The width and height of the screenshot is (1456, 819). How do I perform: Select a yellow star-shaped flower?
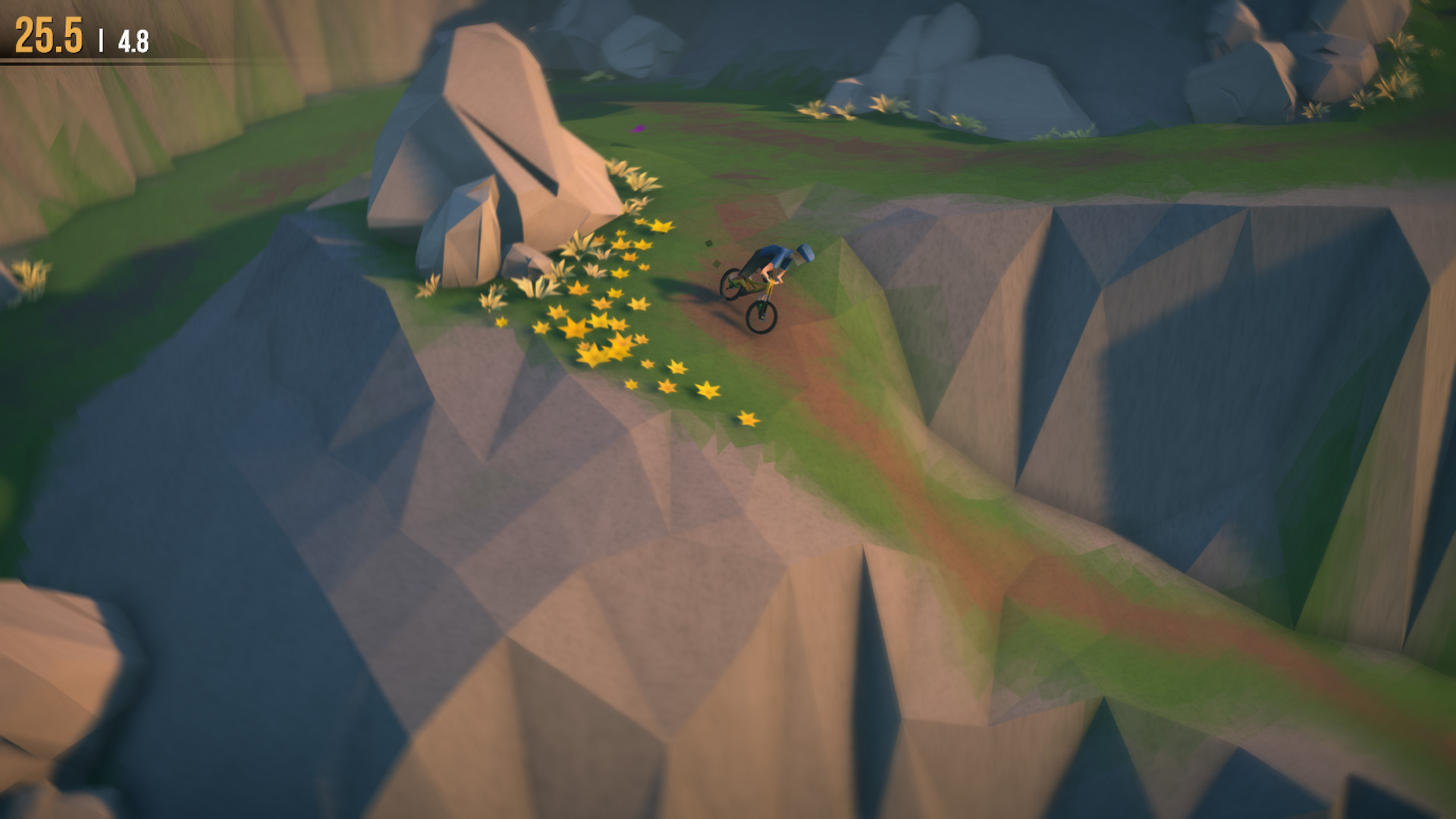pyautogui.click(x=576, y=330)
